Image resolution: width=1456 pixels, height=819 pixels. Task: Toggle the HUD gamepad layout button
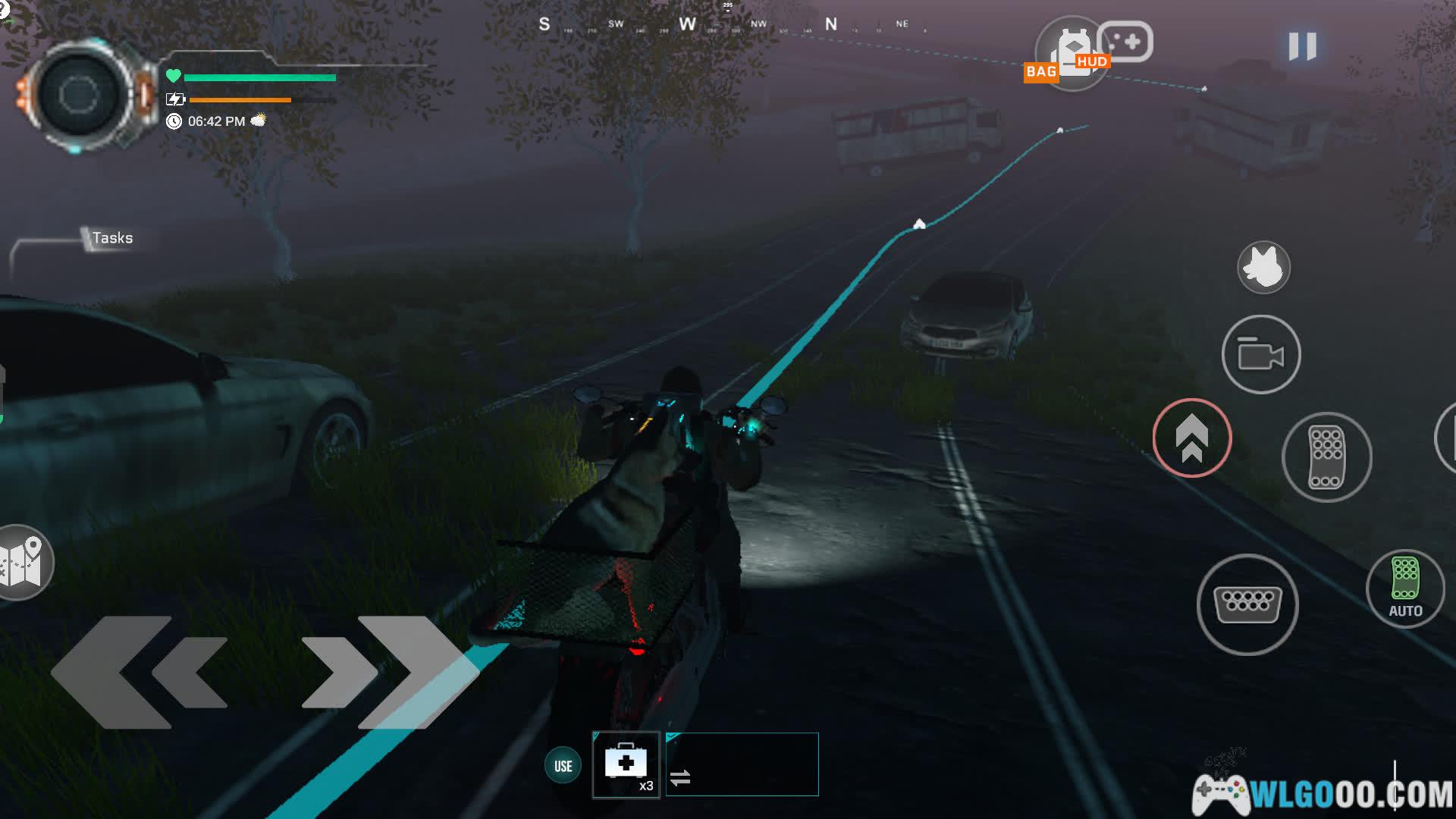[x=1126, y=42]
